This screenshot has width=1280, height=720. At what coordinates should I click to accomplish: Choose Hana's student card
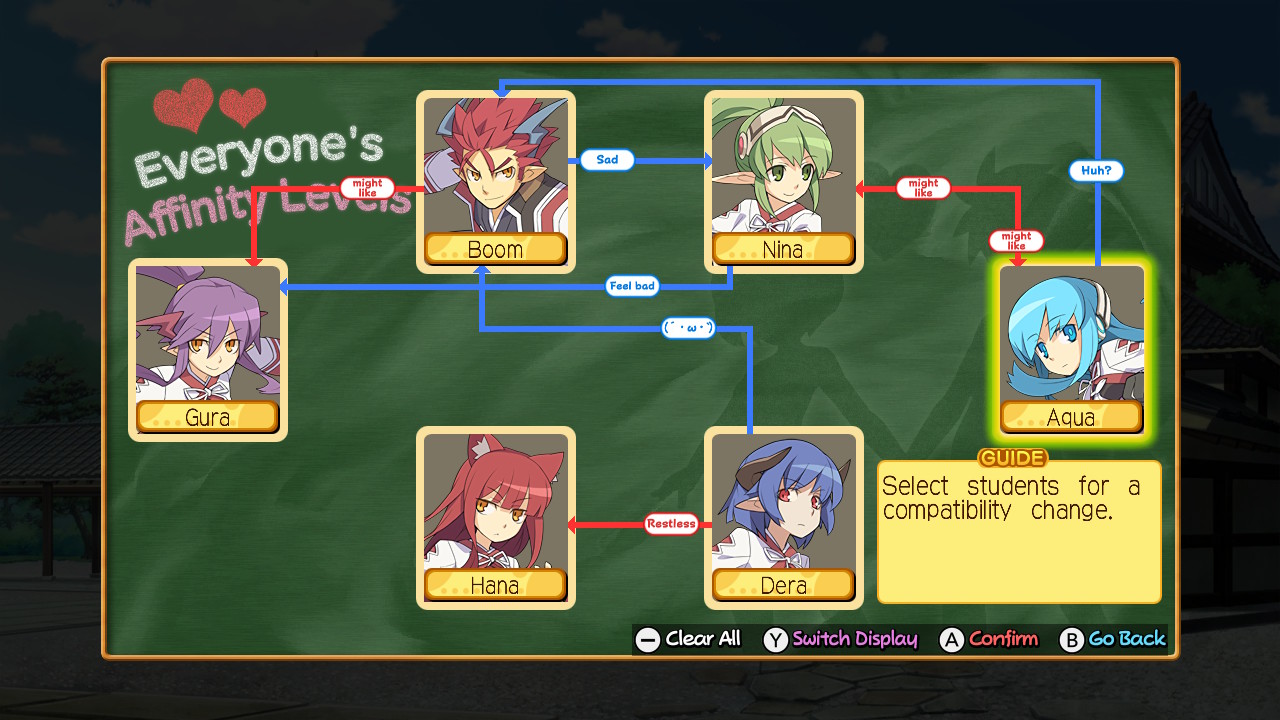495,517
